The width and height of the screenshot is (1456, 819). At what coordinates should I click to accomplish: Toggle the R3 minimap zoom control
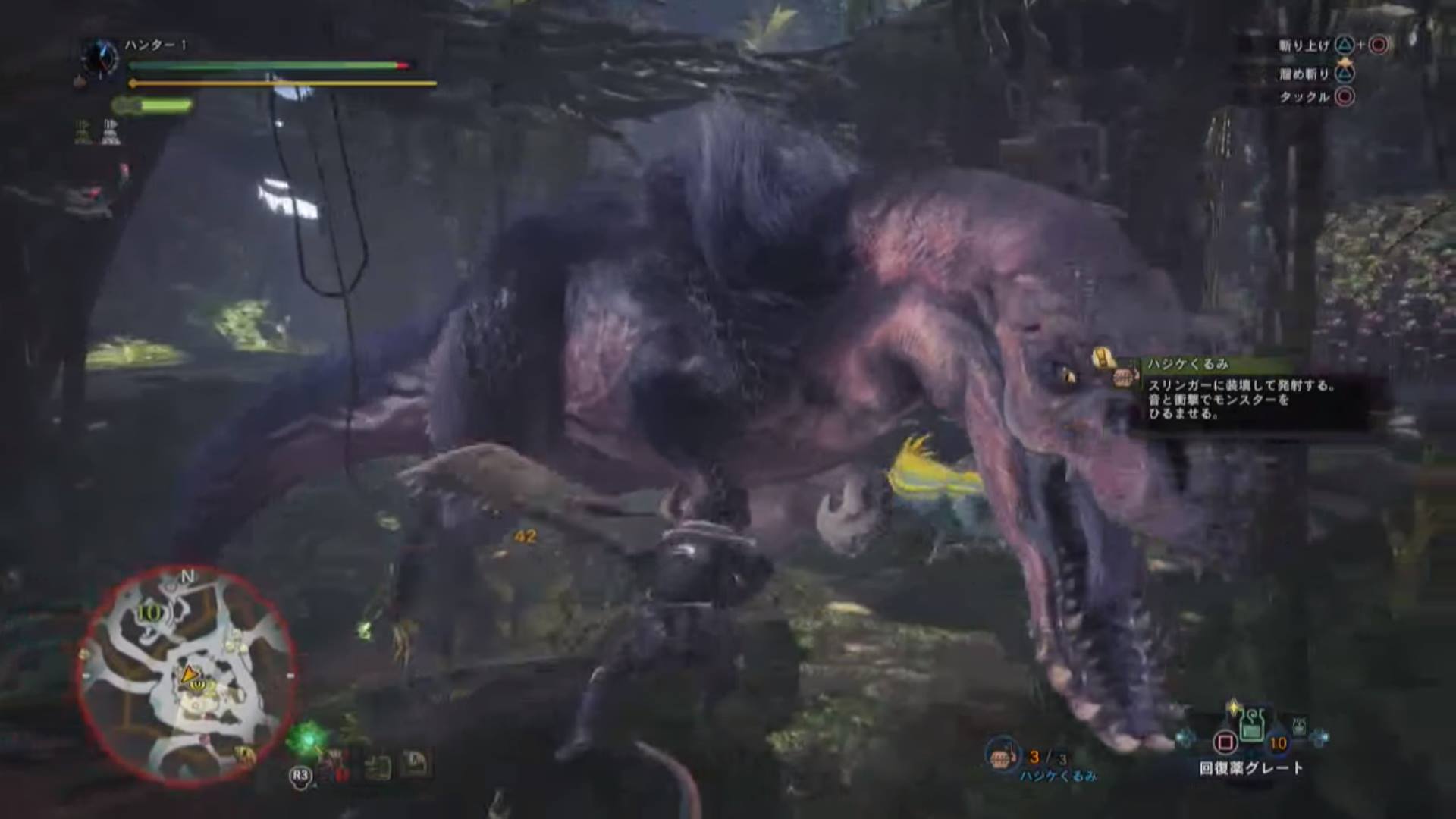[300, 775]
